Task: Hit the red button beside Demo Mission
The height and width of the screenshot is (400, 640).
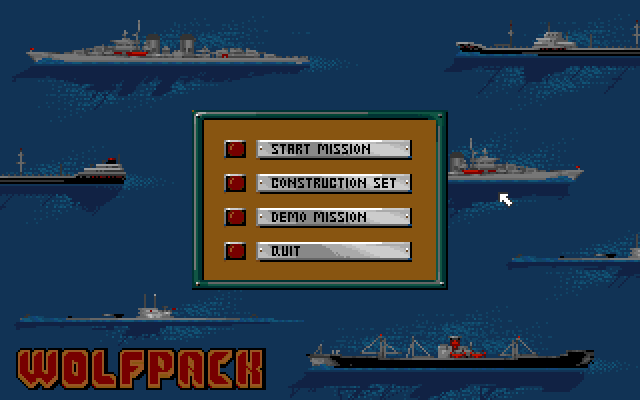Action: click(x=236, y=217)
